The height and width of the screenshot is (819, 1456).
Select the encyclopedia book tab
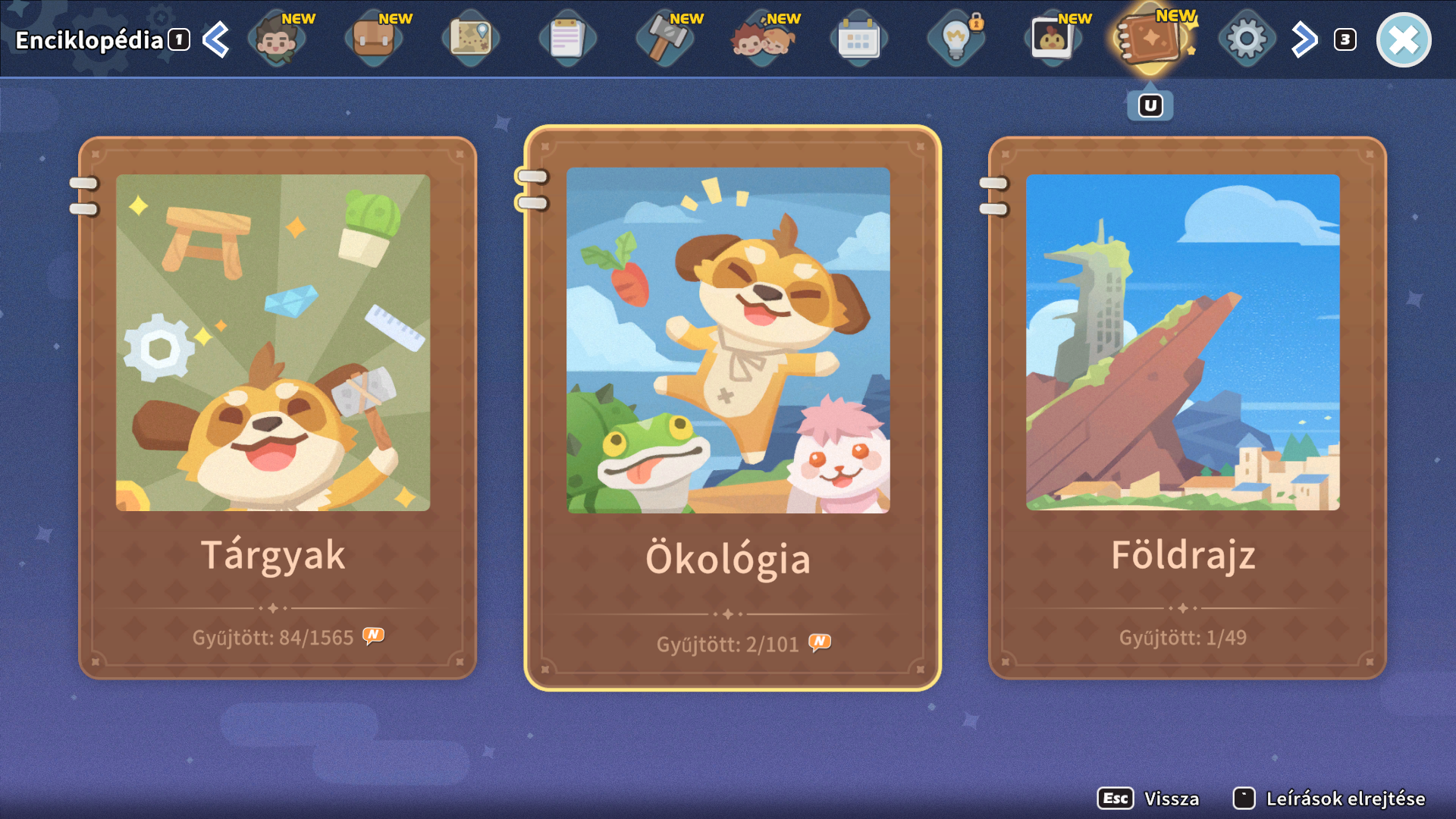click(x=1150, y=39)
